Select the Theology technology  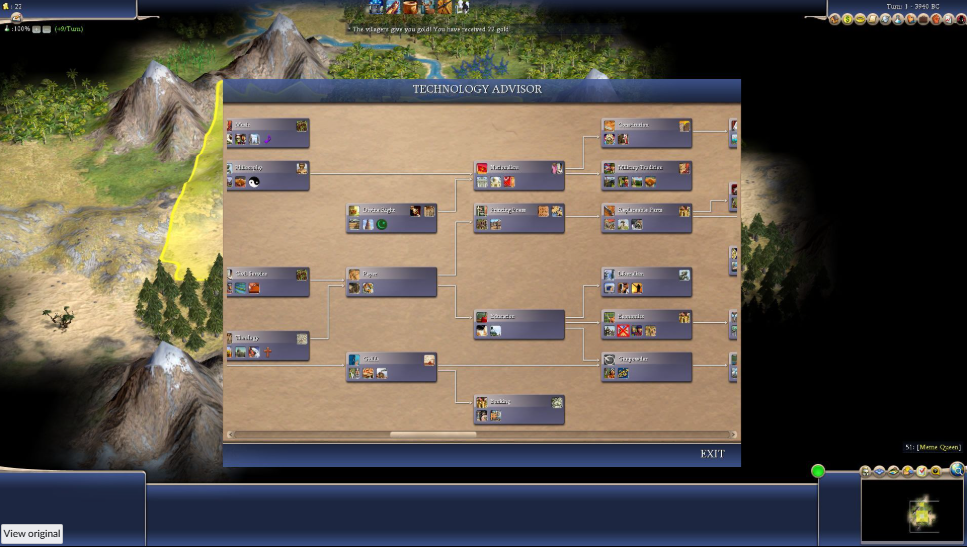[267, 345]
